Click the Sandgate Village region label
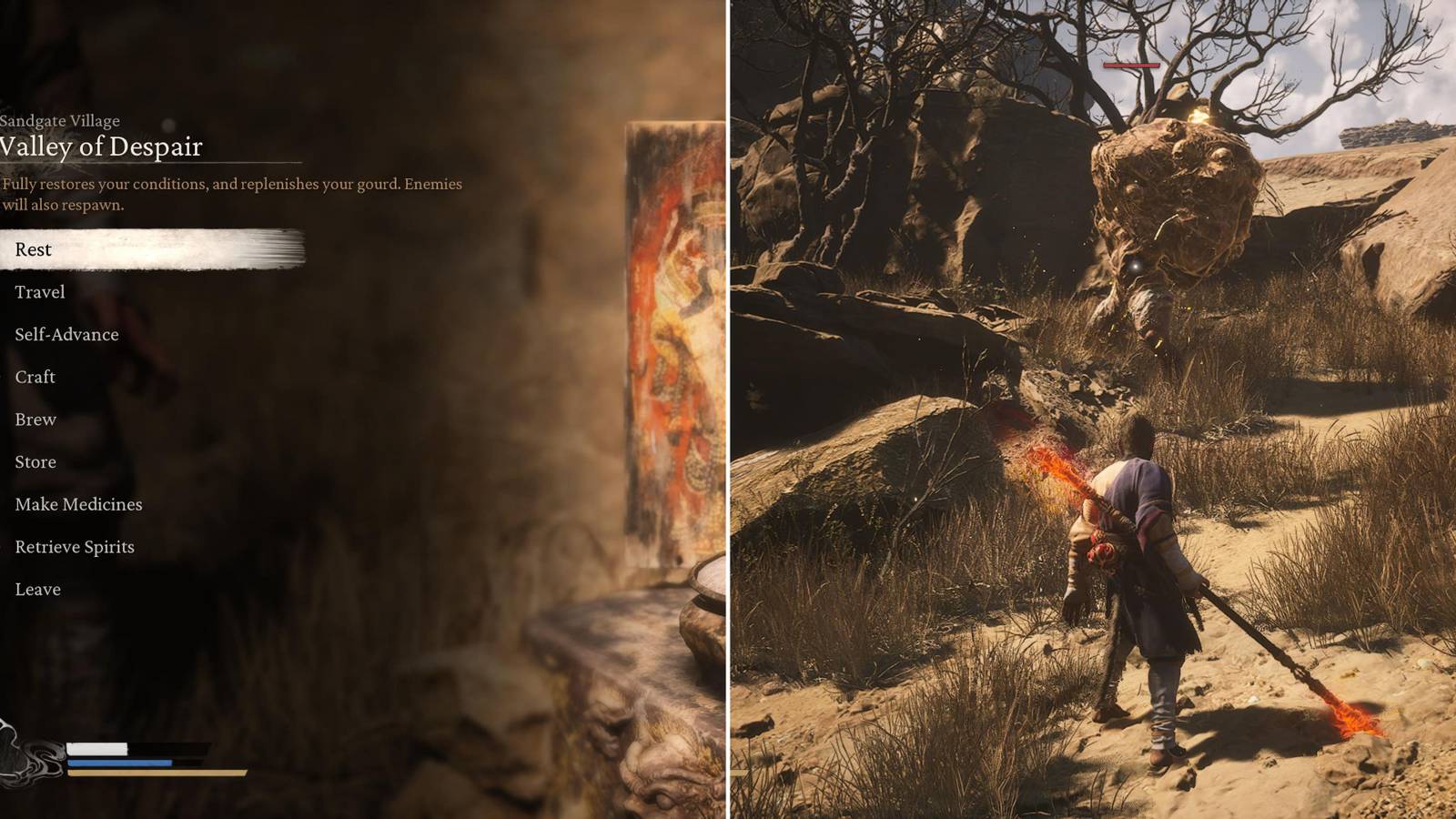Image resolution: width=1456 pixels, height=819 pixels. (x=60, y=120)
